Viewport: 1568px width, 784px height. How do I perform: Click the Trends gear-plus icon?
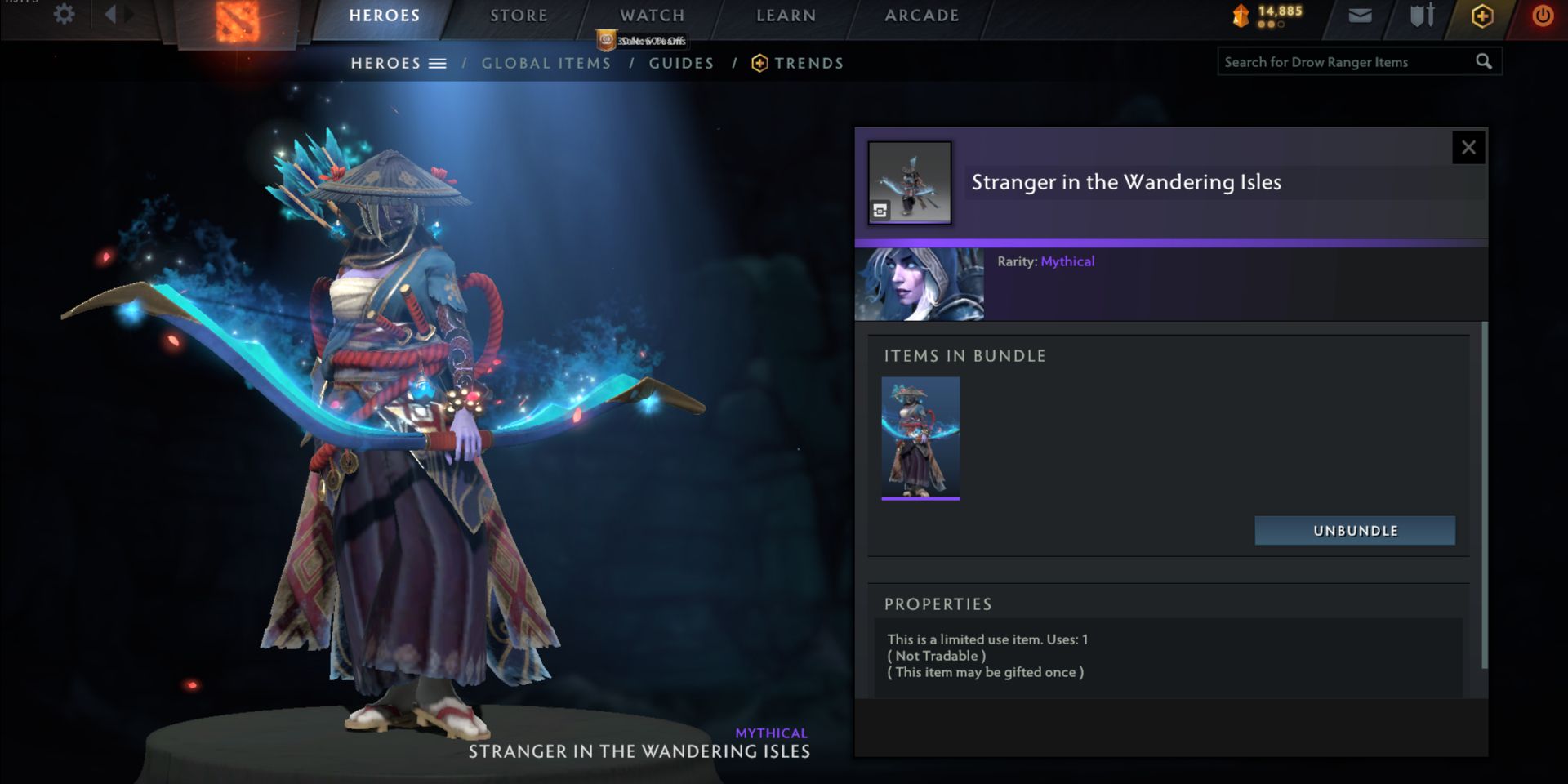pos(760,62)
